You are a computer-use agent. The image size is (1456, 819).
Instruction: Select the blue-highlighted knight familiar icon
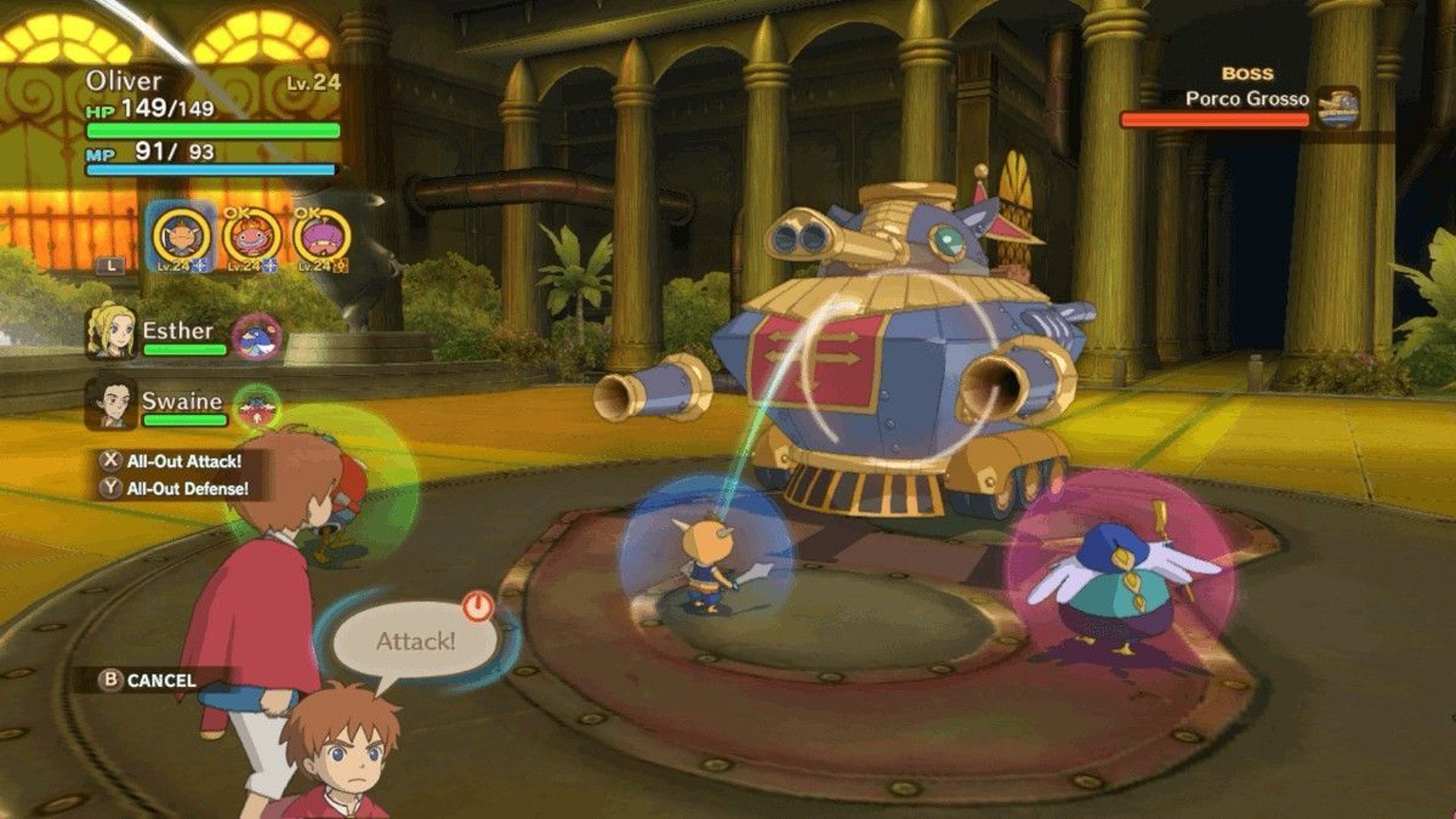pyautogui.click(x=181, y=237)
